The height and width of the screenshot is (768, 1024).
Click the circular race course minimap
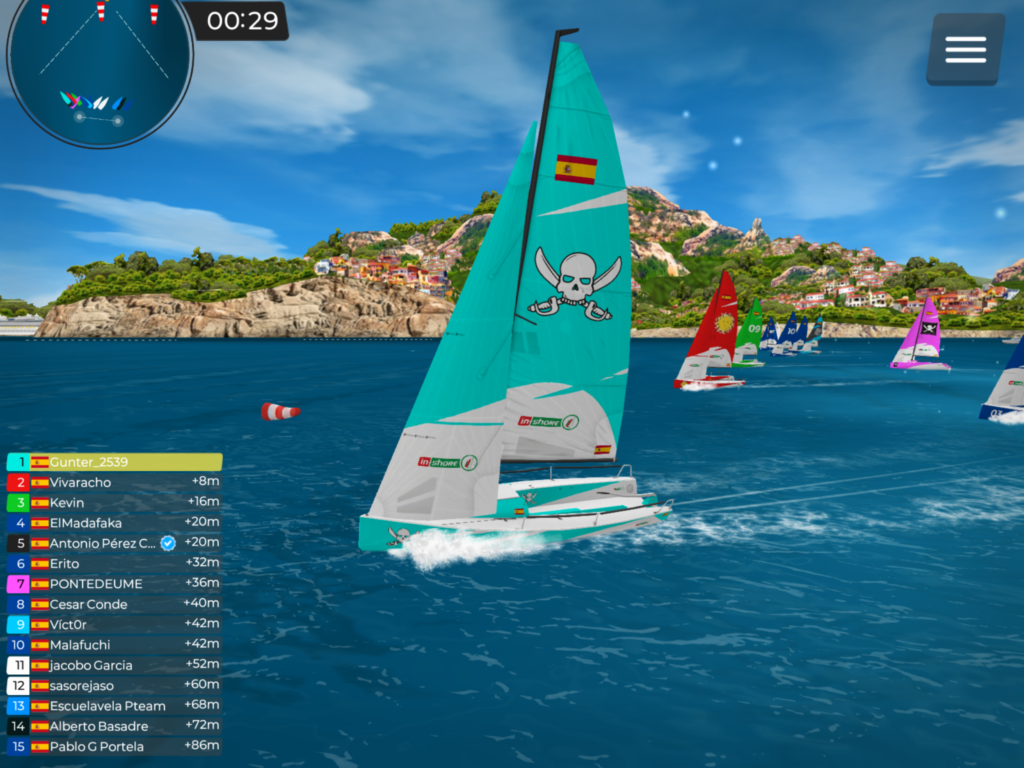point(100,72)
